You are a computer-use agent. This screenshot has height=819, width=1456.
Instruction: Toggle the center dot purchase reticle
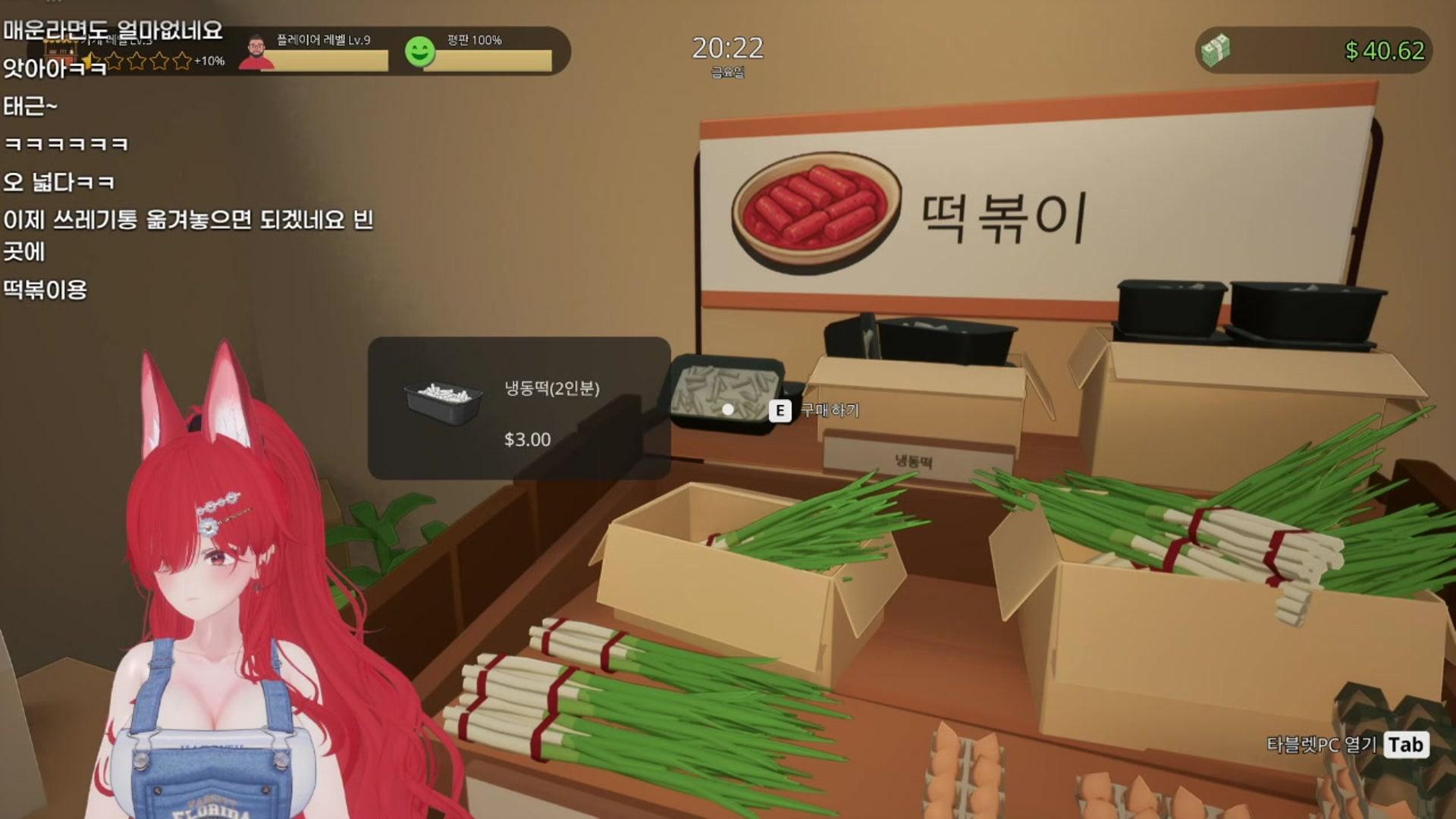coord(728,409)
